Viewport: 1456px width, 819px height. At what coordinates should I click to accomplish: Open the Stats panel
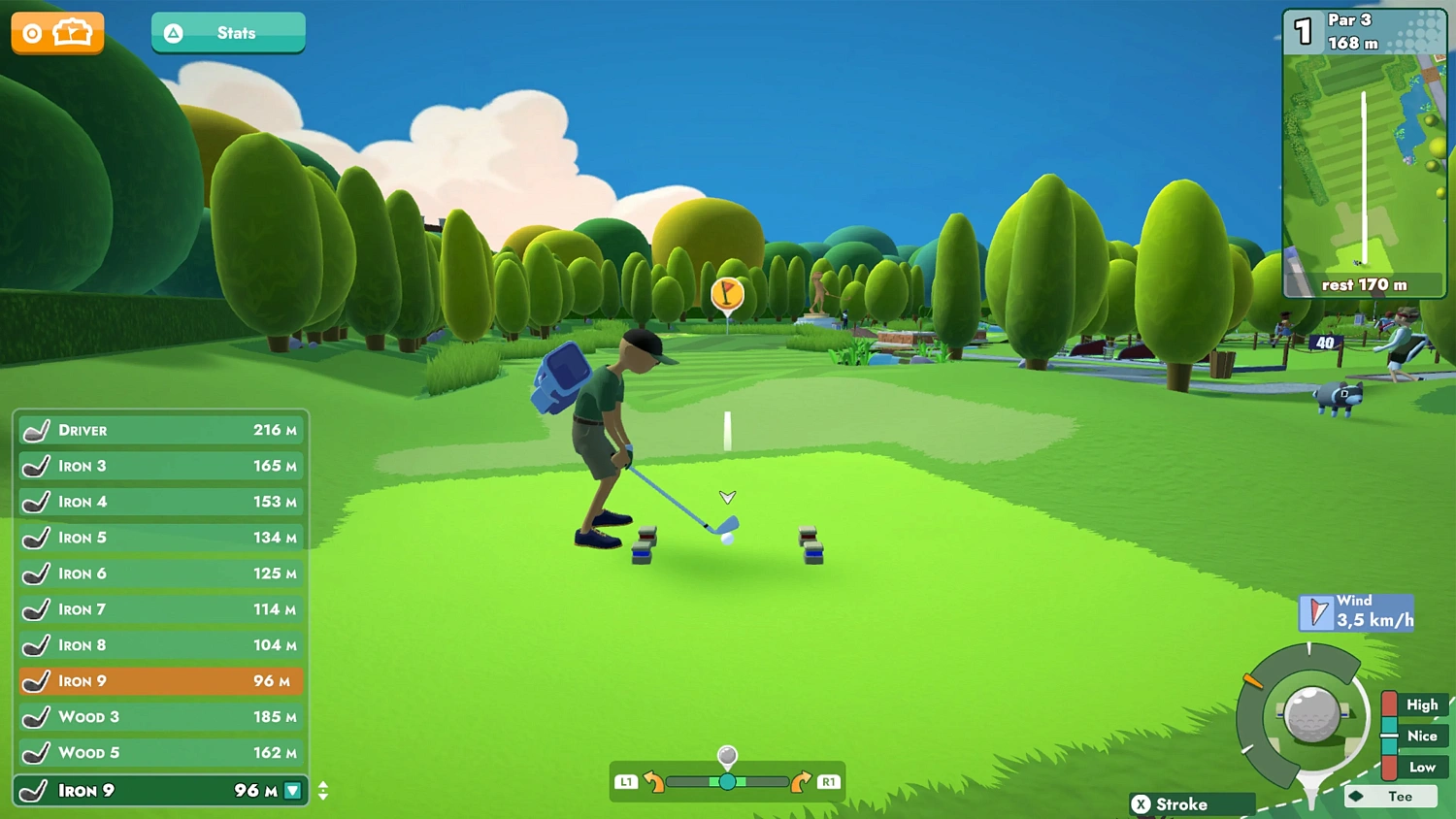click(x=228, y=32)
